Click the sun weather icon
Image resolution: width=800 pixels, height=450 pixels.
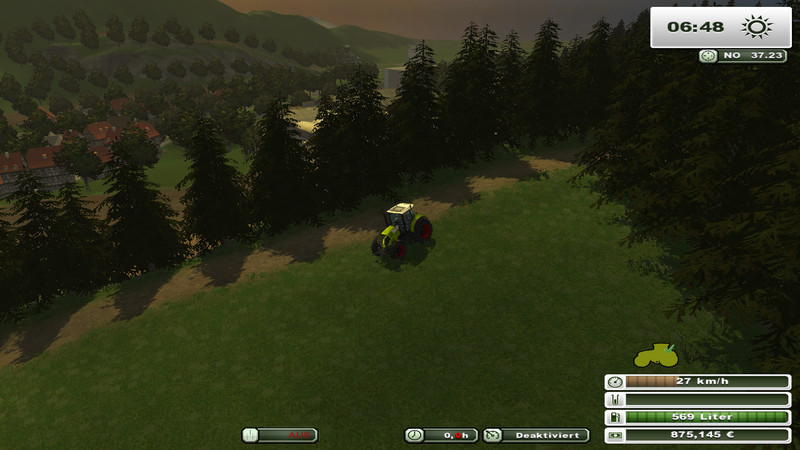click(x=756, y=27)
